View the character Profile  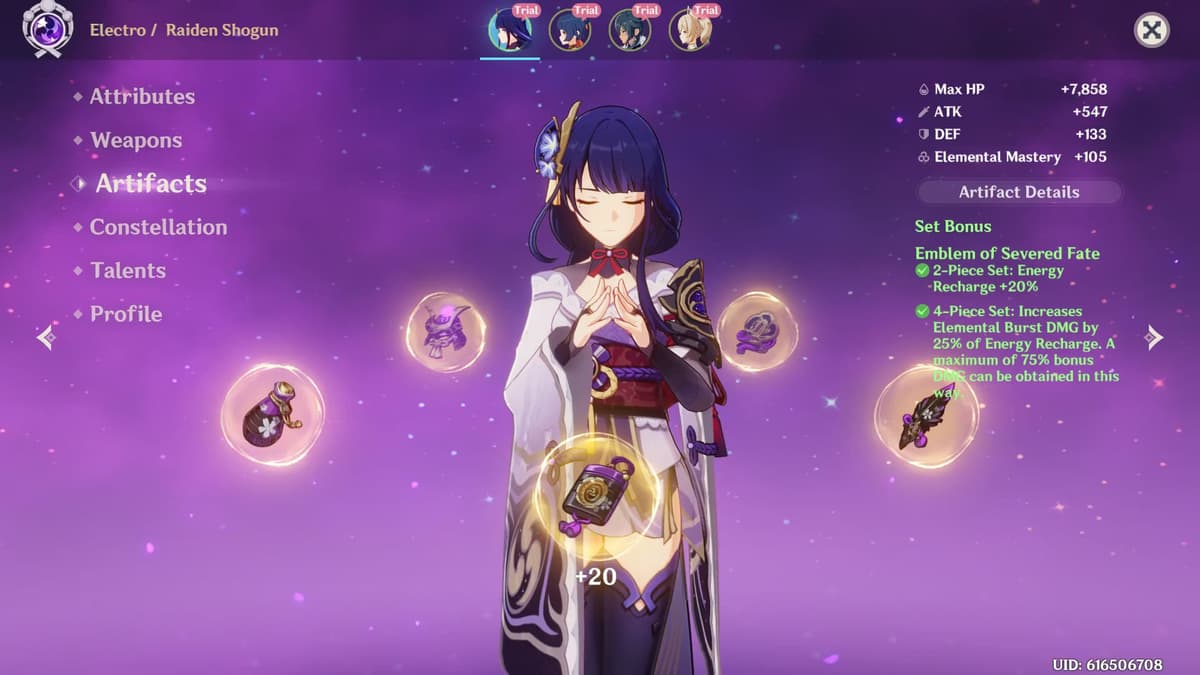pos(126,314)
